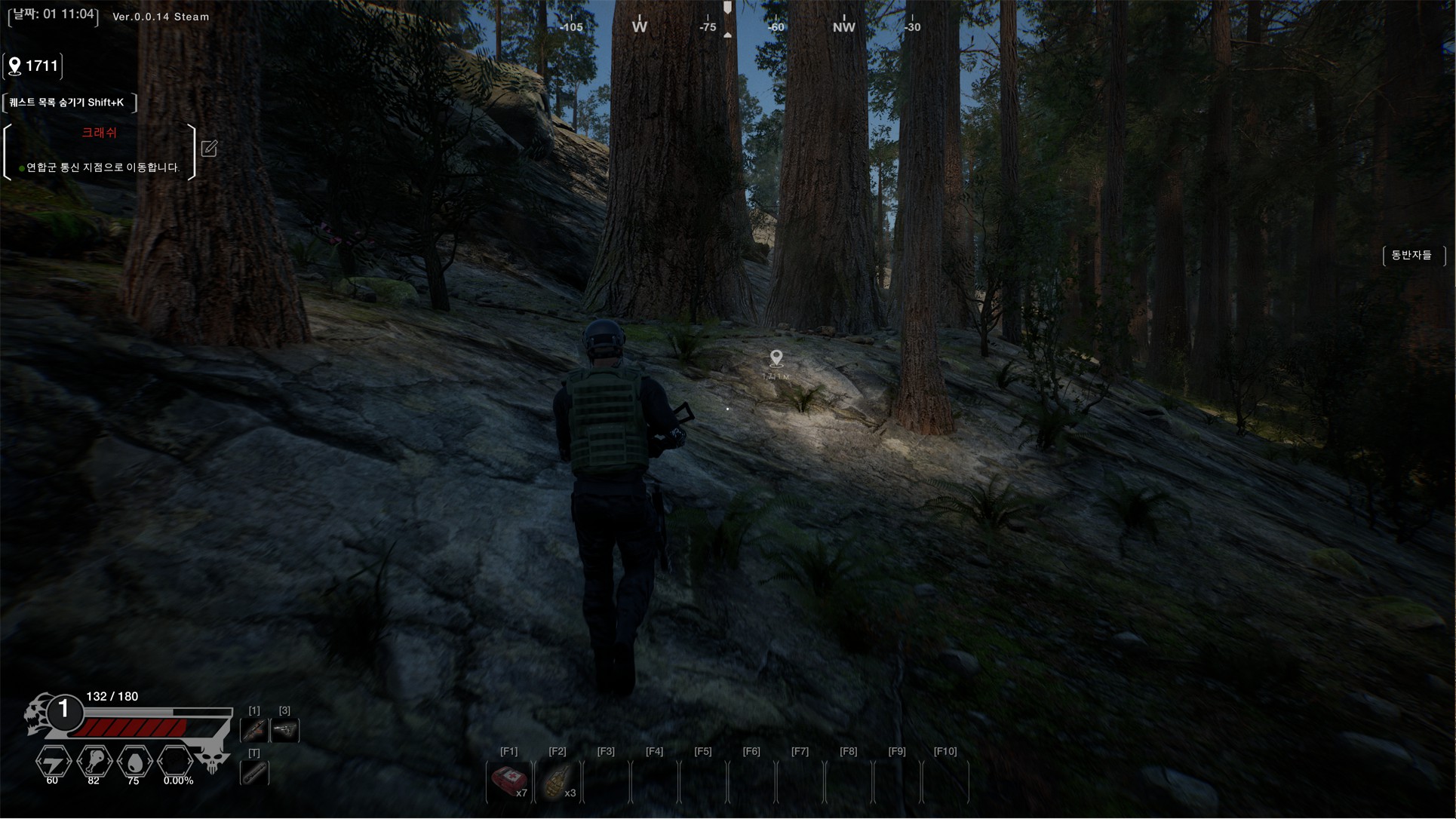Click the stamina hexagon status icon
The height and width of the screenshot is (819, 1456).
coord(53,762)
